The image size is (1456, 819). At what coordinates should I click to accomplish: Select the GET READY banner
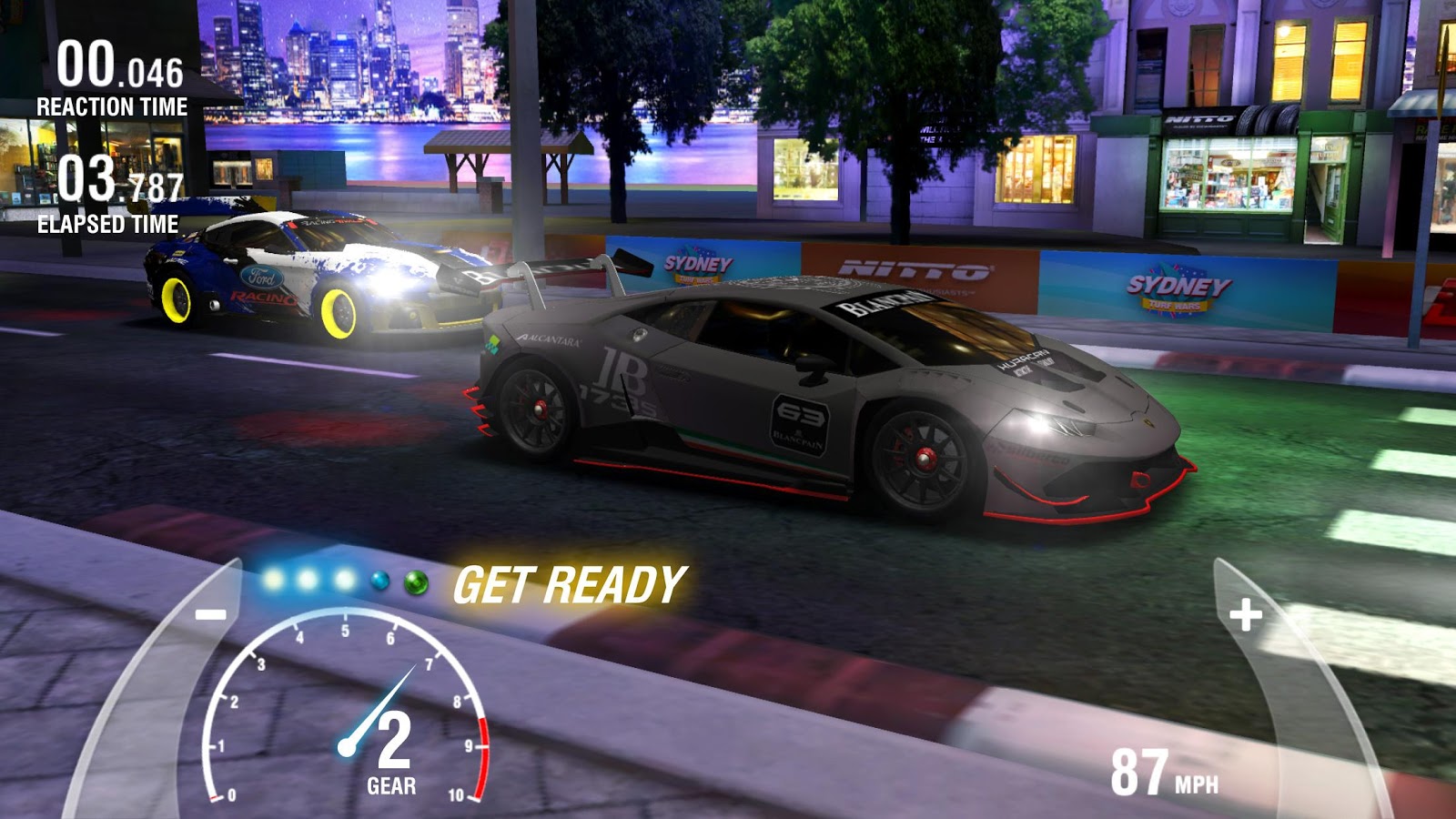click(x=571, y=583)
